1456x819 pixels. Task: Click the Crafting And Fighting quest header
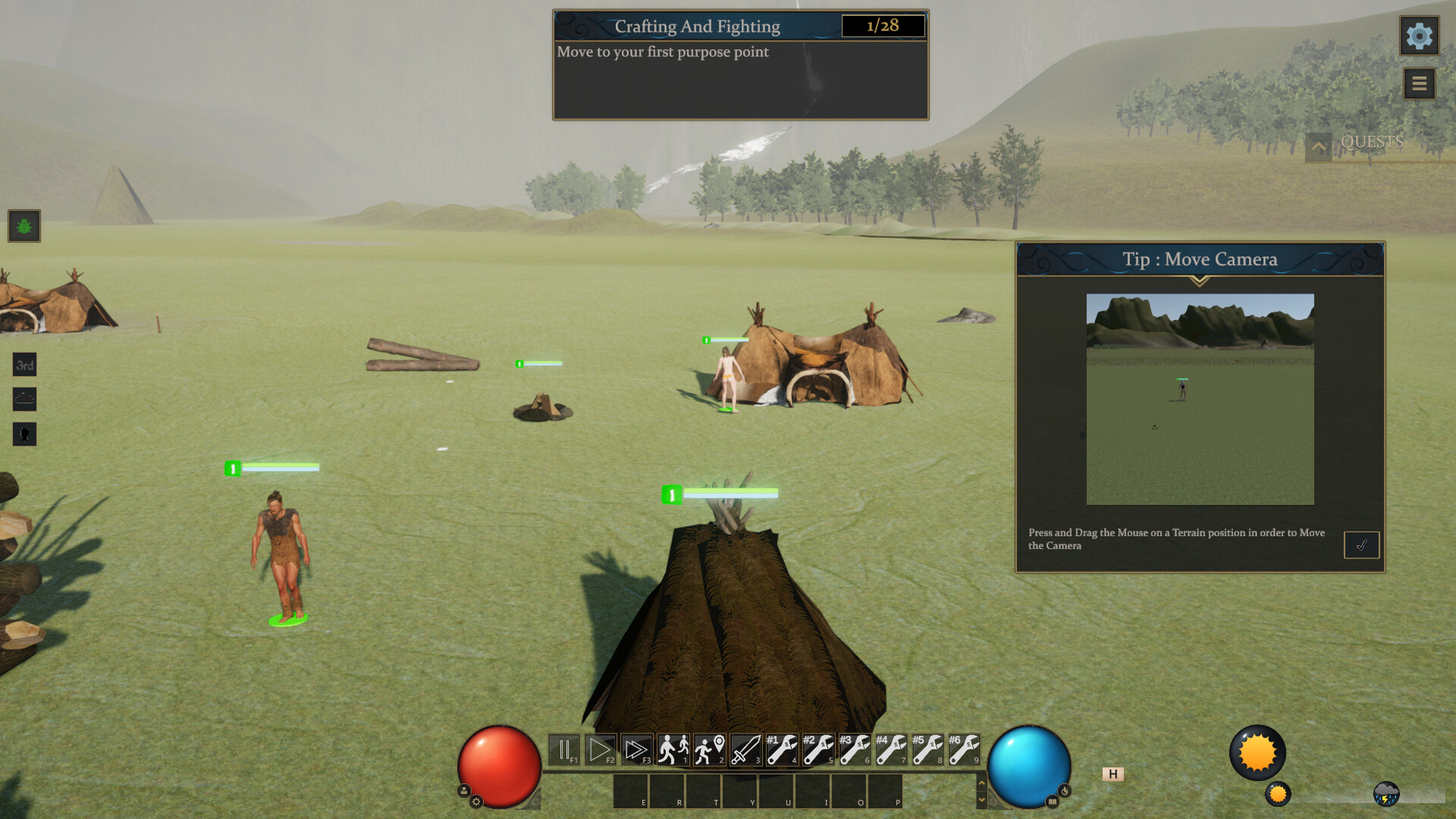[x=697, y=26]
